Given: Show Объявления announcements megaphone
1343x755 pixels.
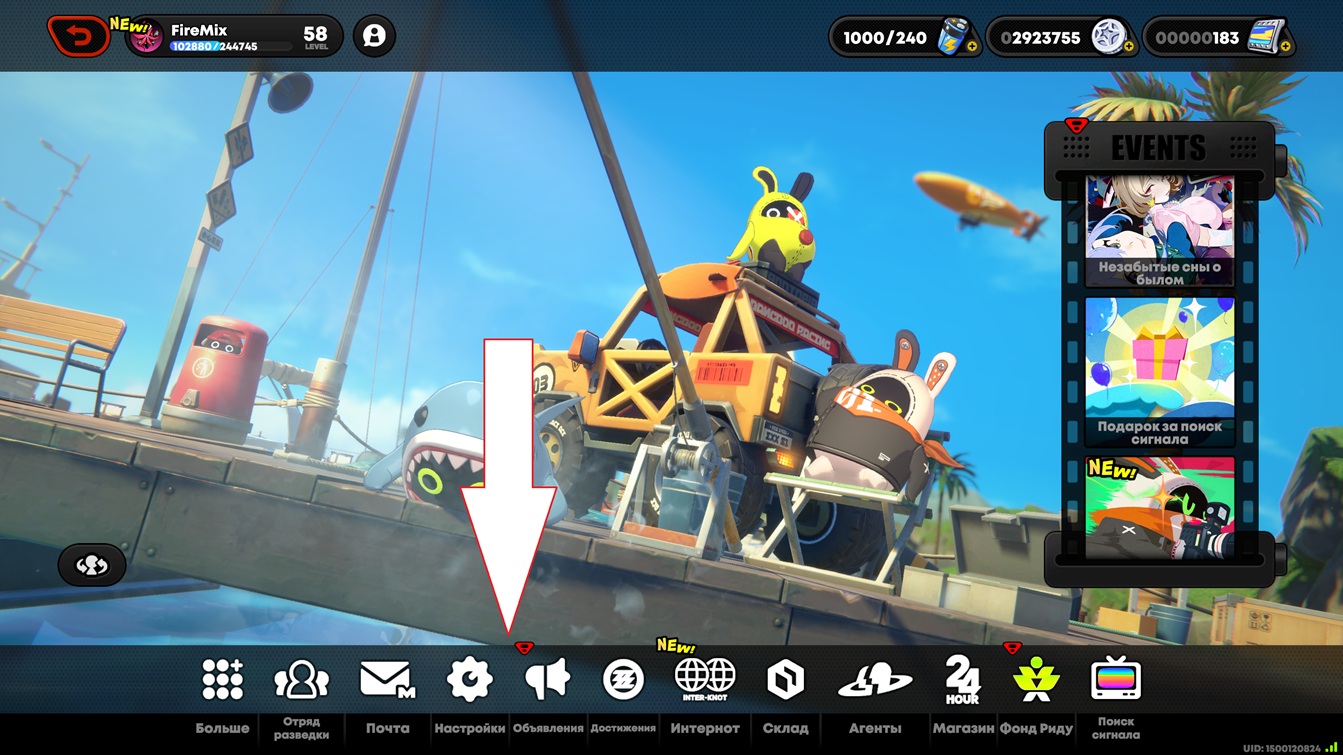Looking at the screenshot, I should (547, 680).
